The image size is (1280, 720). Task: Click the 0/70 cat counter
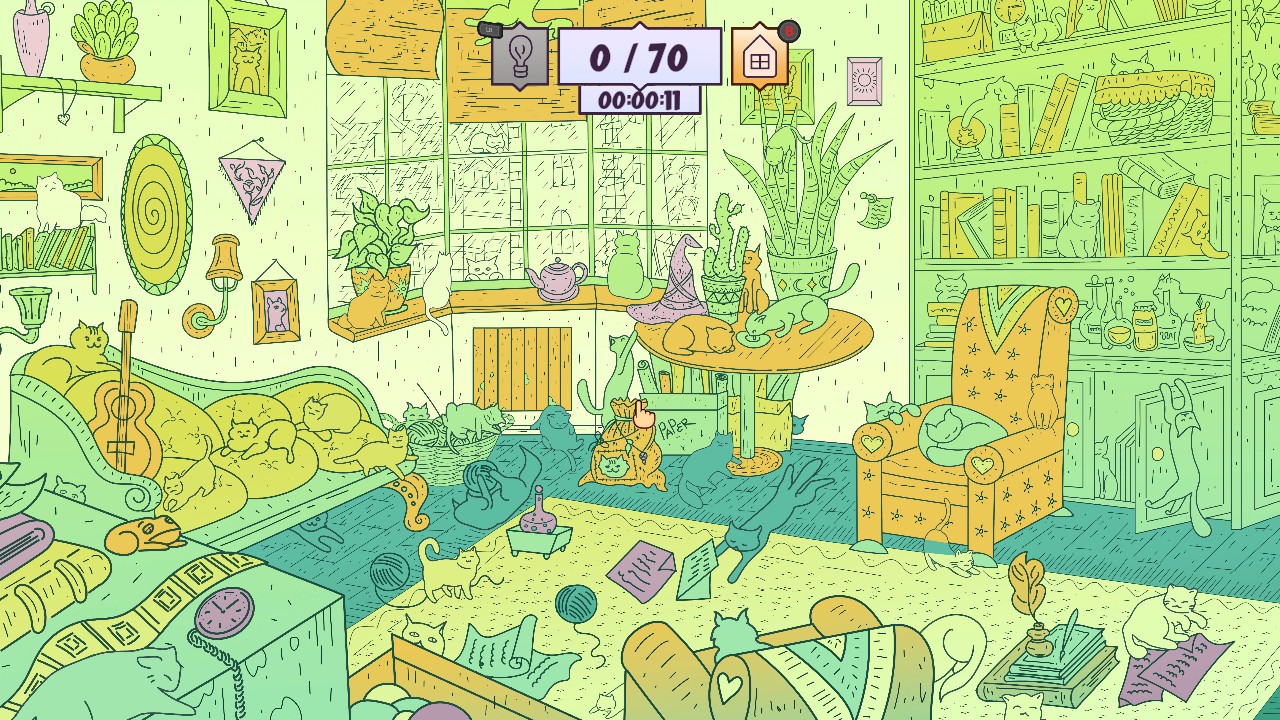tap(640, 55)
